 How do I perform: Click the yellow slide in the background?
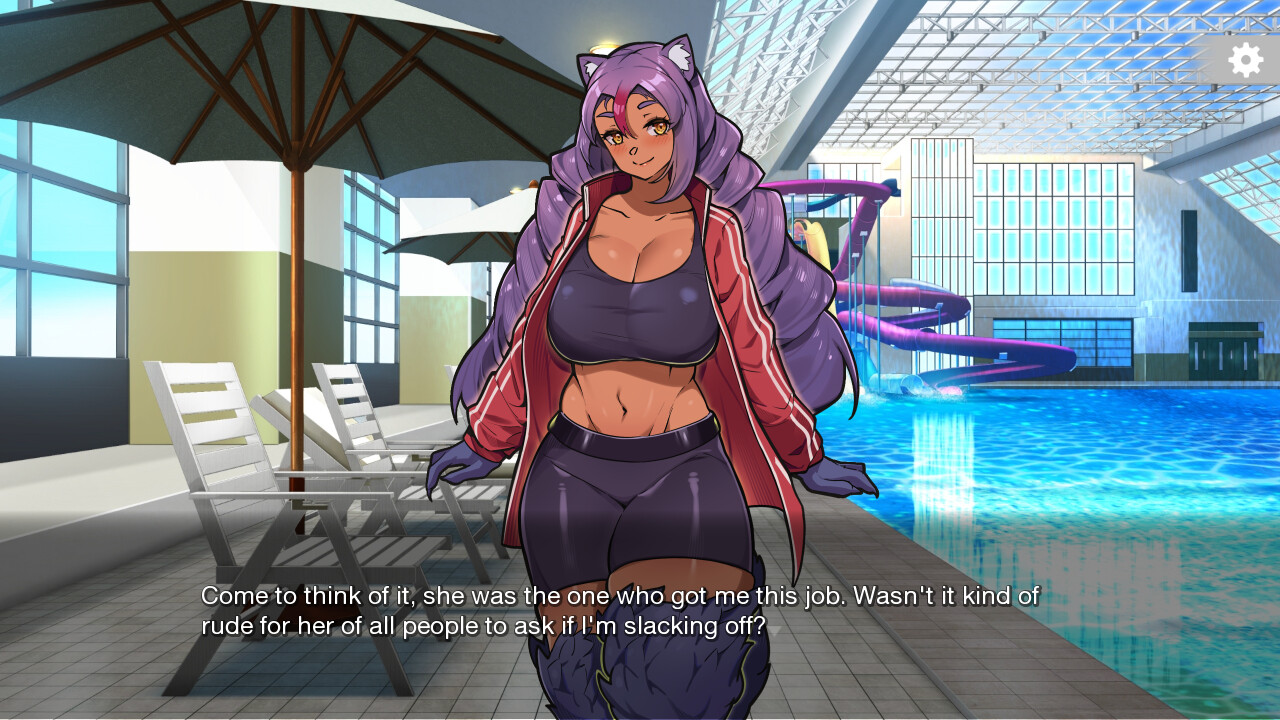(815, 240)
